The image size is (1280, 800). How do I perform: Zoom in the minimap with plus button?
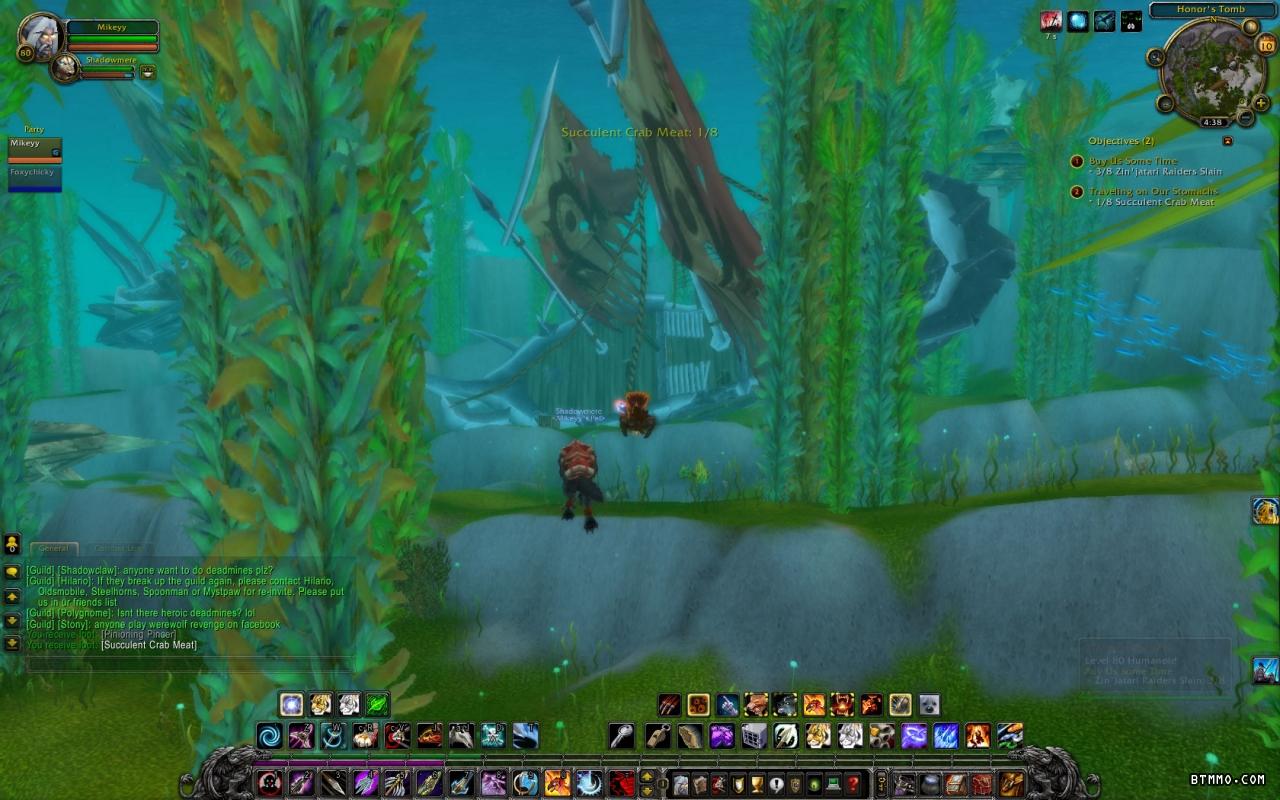(1261, 102)
